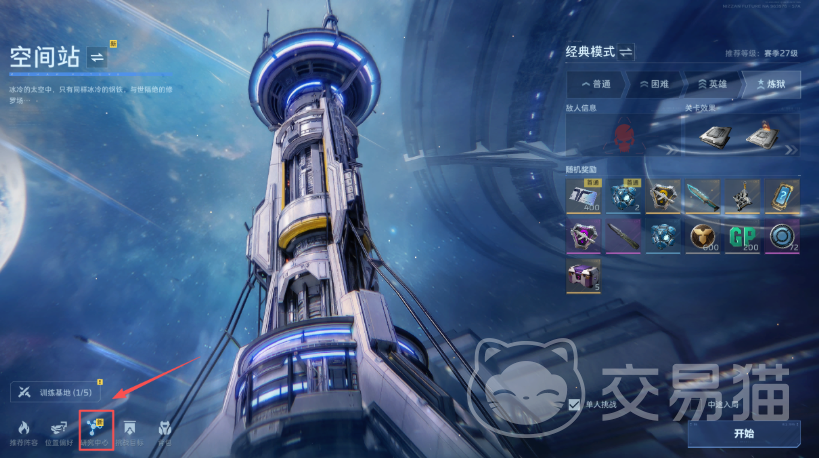Select the 炼狱 inferno difficulty tab
This screenshot has height=458, width=819.
(x=770, y=84)
